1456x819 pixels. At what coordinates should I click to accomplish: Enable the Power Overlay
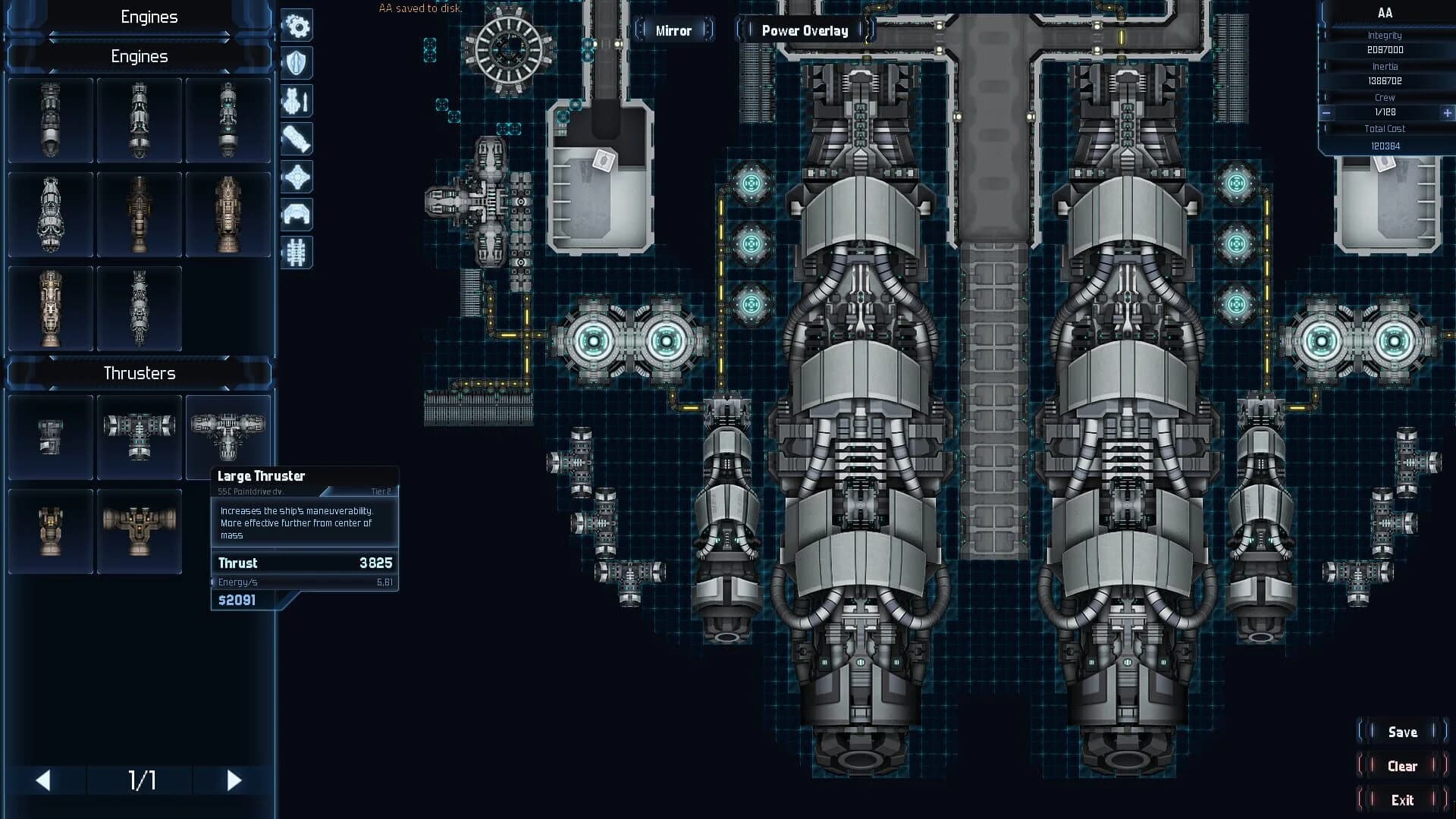805,30
